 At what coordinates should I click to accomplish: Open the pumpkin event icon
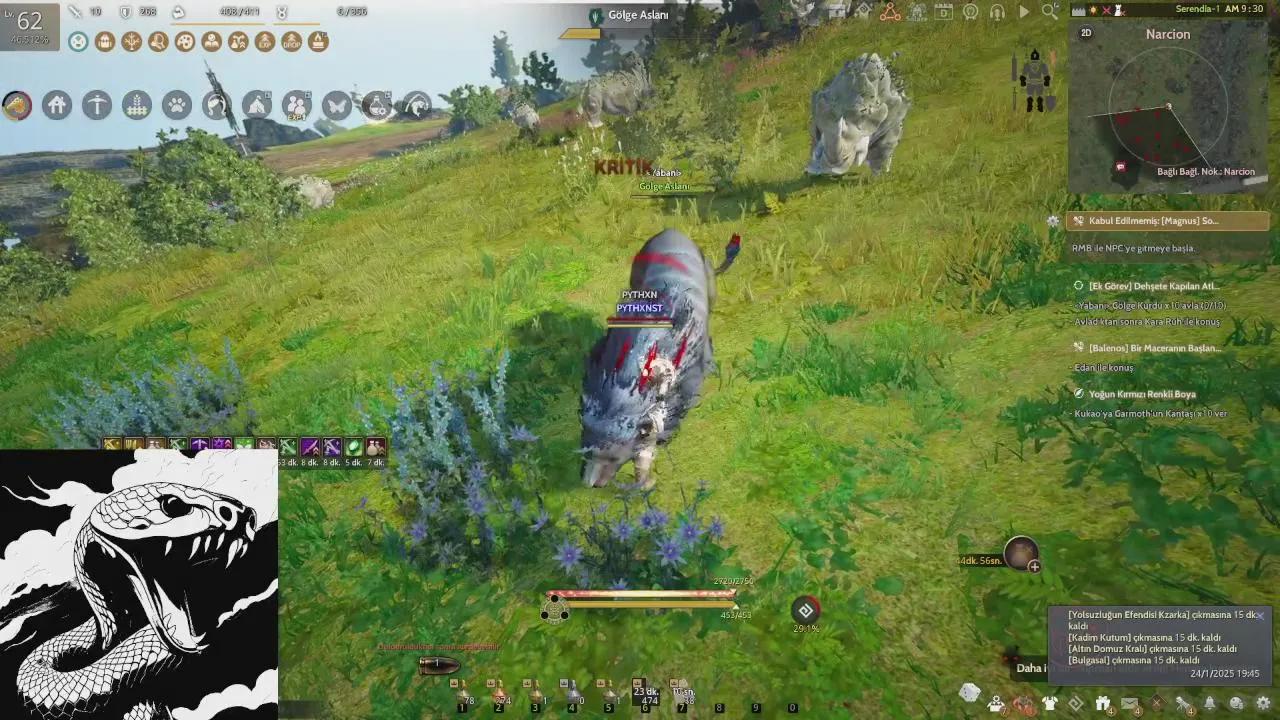1025,703
